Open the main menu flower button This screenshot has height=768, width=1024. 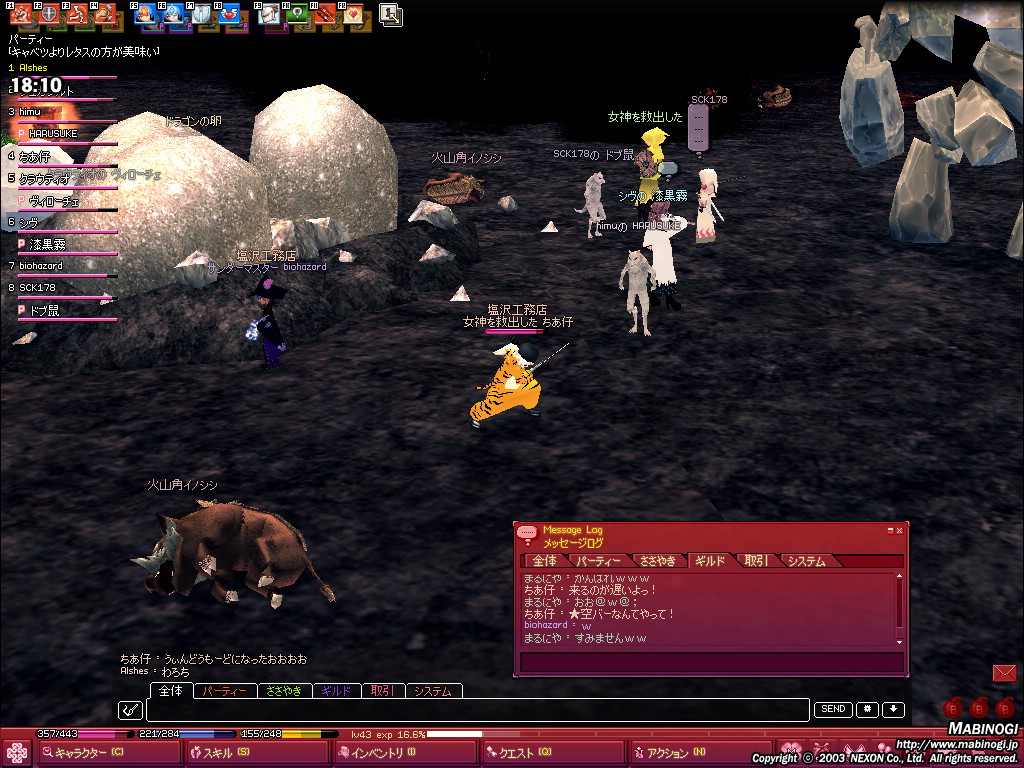tap(16, 753)
